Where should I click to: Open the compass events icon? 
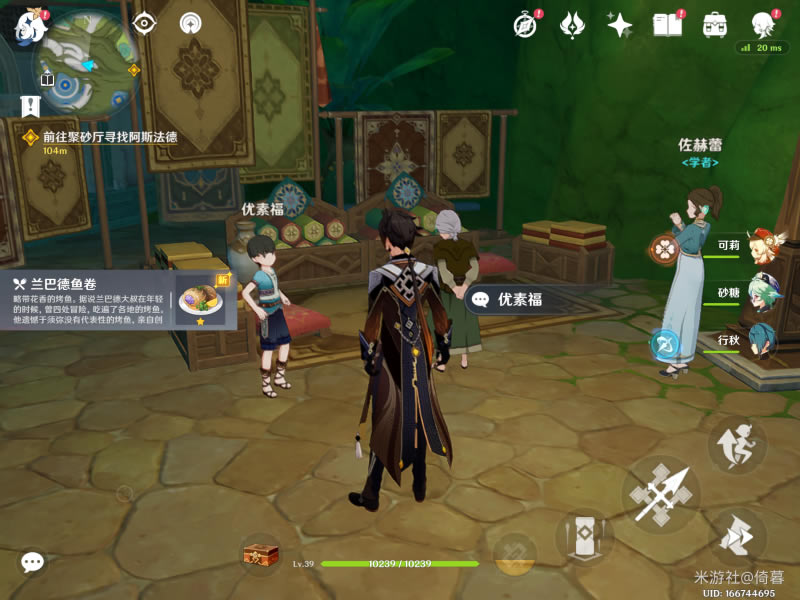click(x=526, y=25)
